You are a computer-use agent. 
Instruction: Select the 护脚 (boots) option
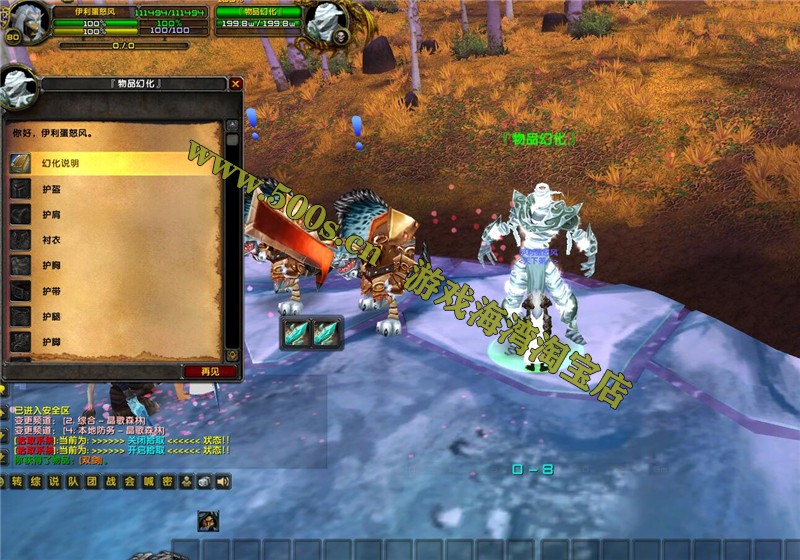(50, 342)
